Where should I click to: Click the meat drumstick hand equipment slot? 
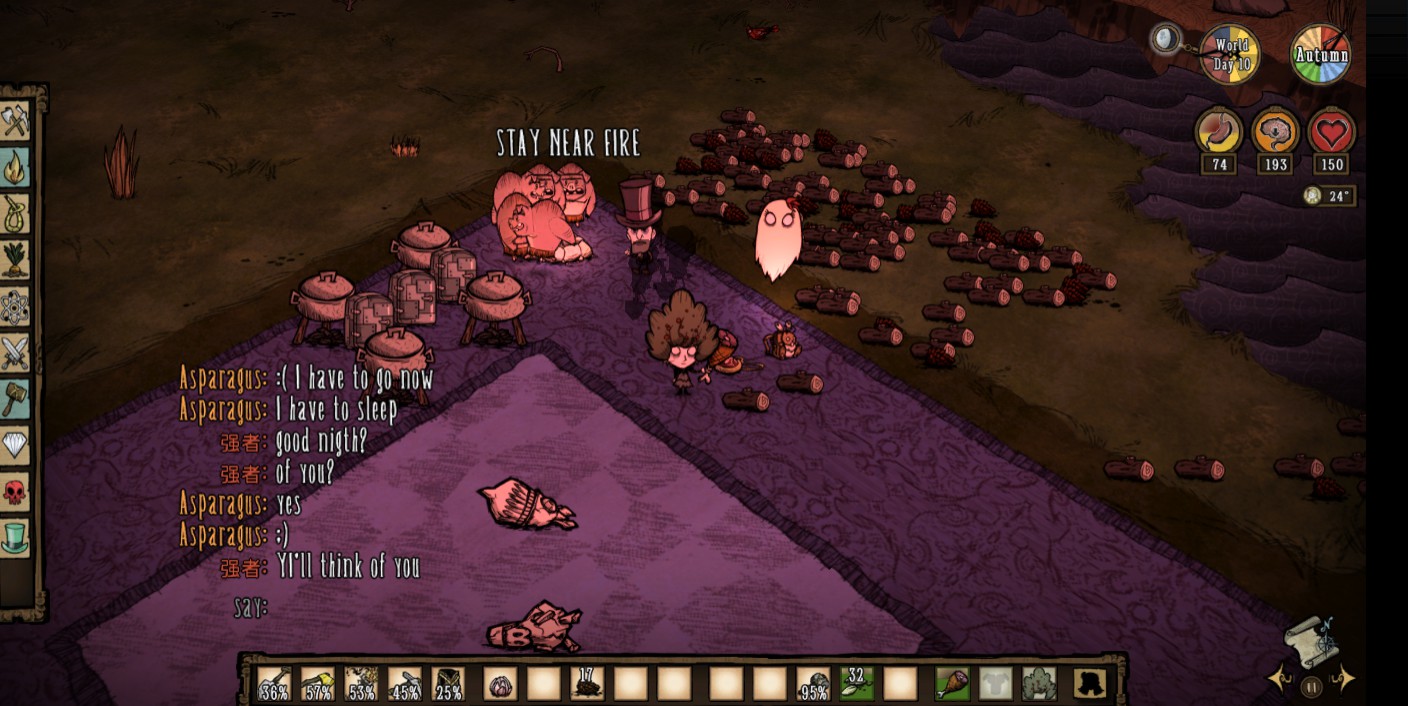pyautogui.click(x=951, y=683)
